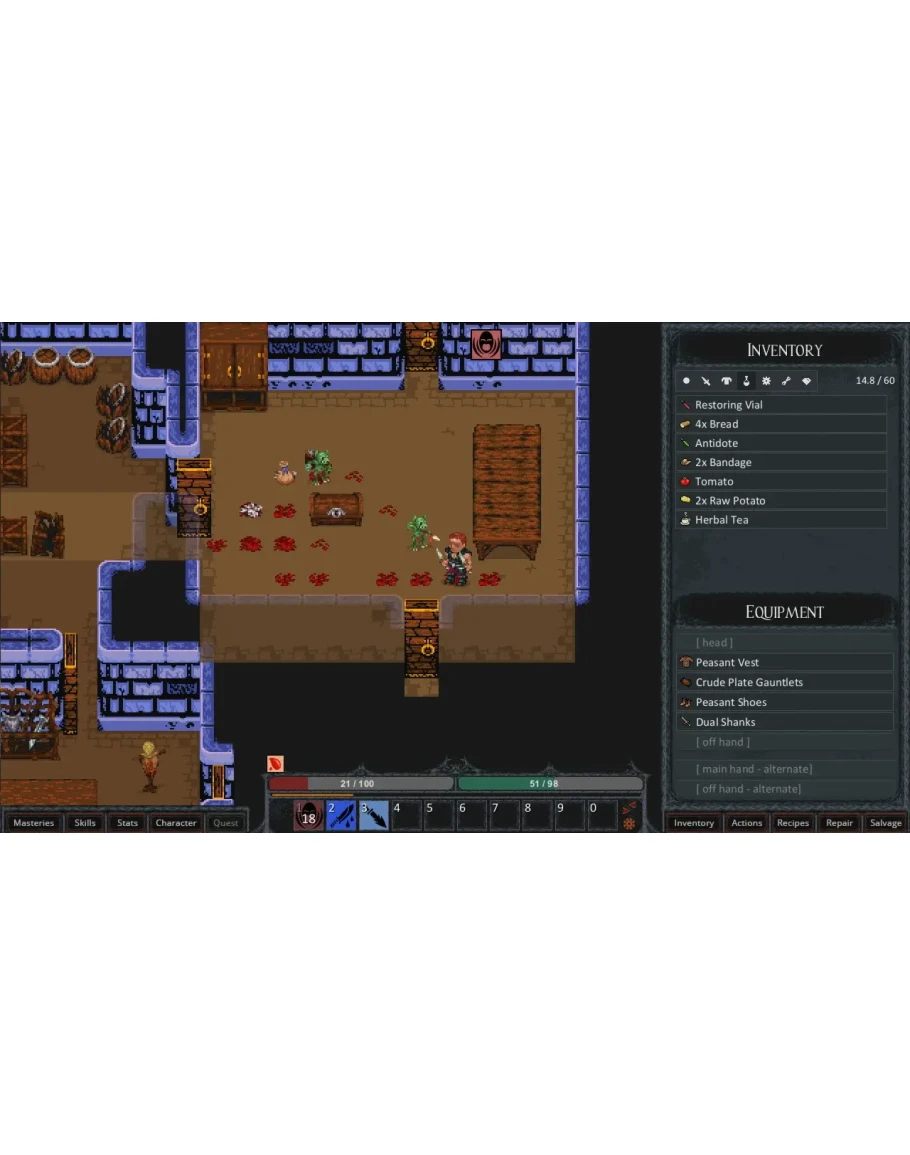Viewport: 910px width, 1155px height.
Task: Filter inventory by armor shirt icon
Action: pos(726,381)
